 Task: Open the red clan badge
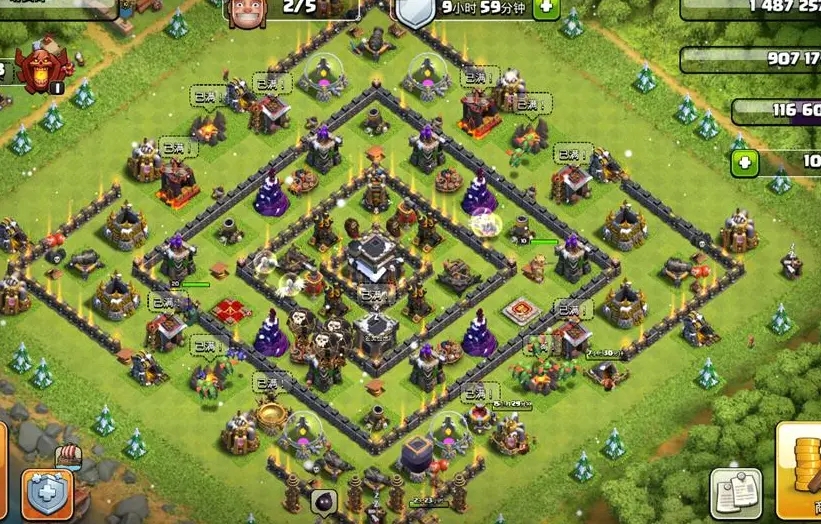pyautogui.click(x=43, y=67)
